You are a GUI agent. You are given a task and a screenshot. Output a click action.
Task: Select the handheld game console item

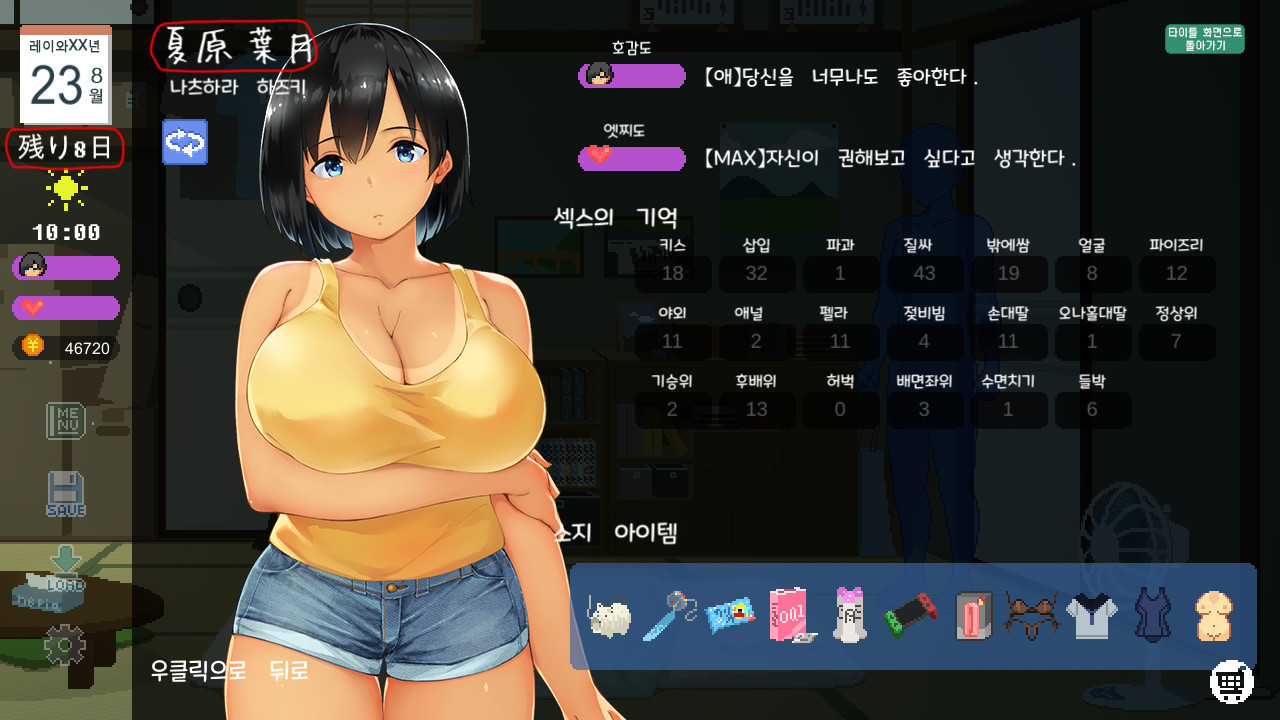coord(910,617)
